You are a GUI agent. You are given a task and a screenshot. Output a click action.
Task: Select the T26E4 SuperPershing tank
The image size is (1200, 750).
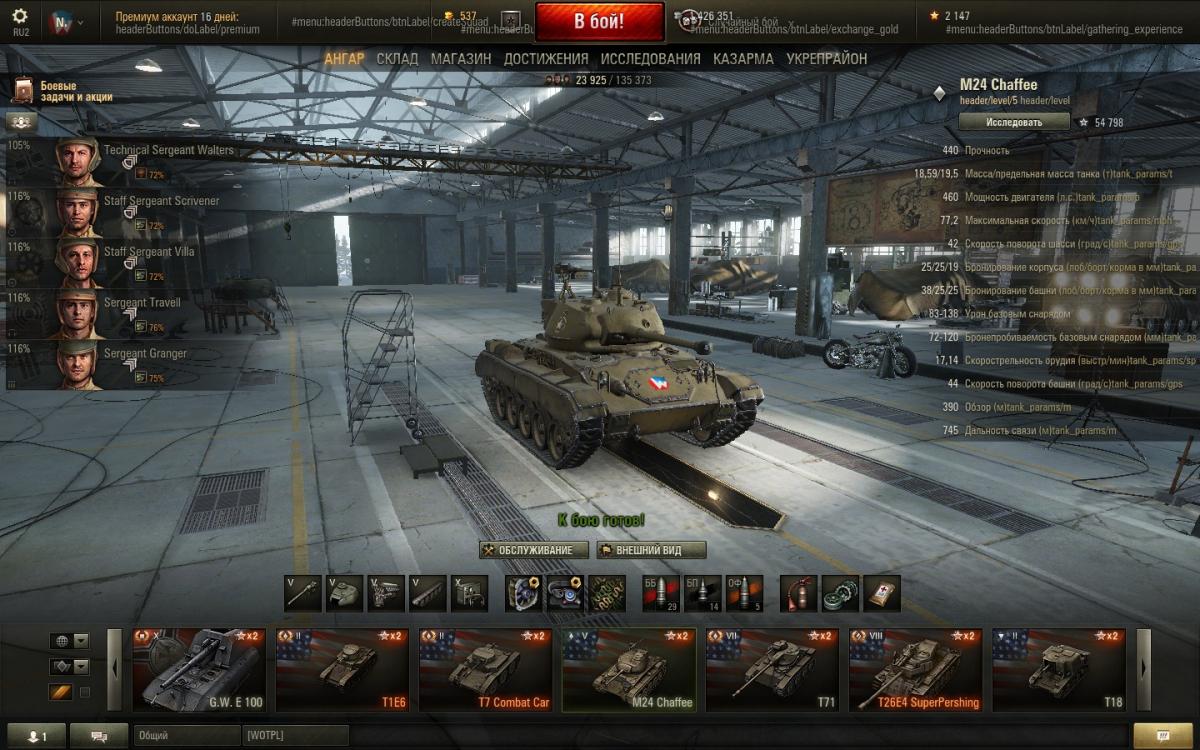(916, 669)
